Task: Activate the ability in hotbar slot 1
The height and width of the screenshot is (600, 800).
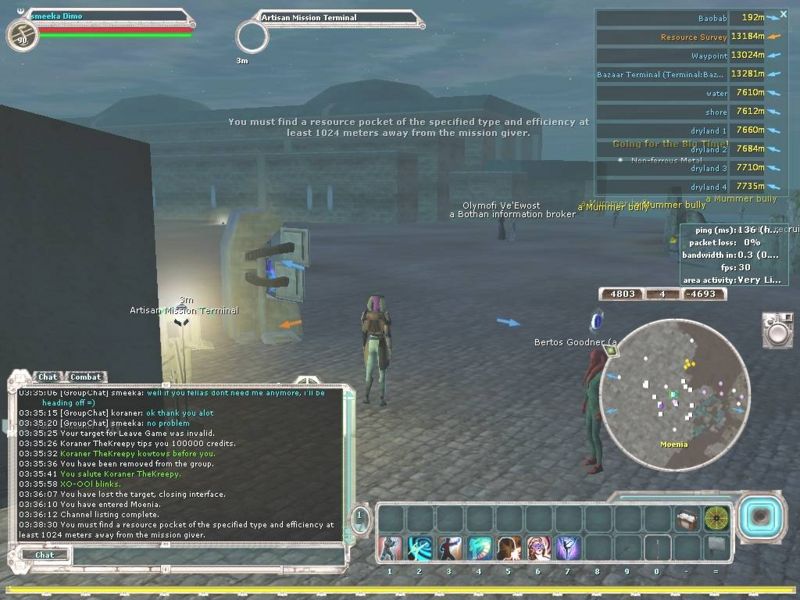Action: tap(390, 548)
